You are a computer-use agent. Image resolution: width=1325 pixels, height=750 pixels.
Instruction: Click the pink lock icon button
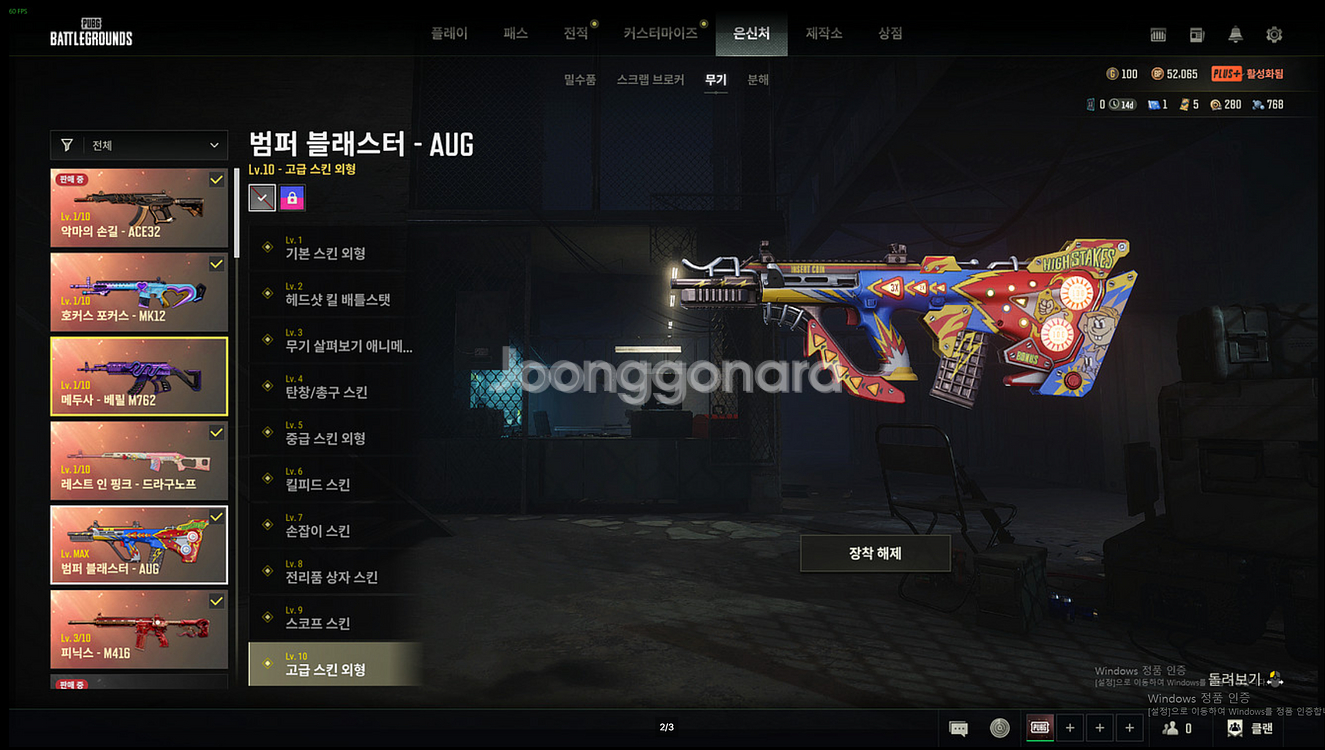pos(292,198)
